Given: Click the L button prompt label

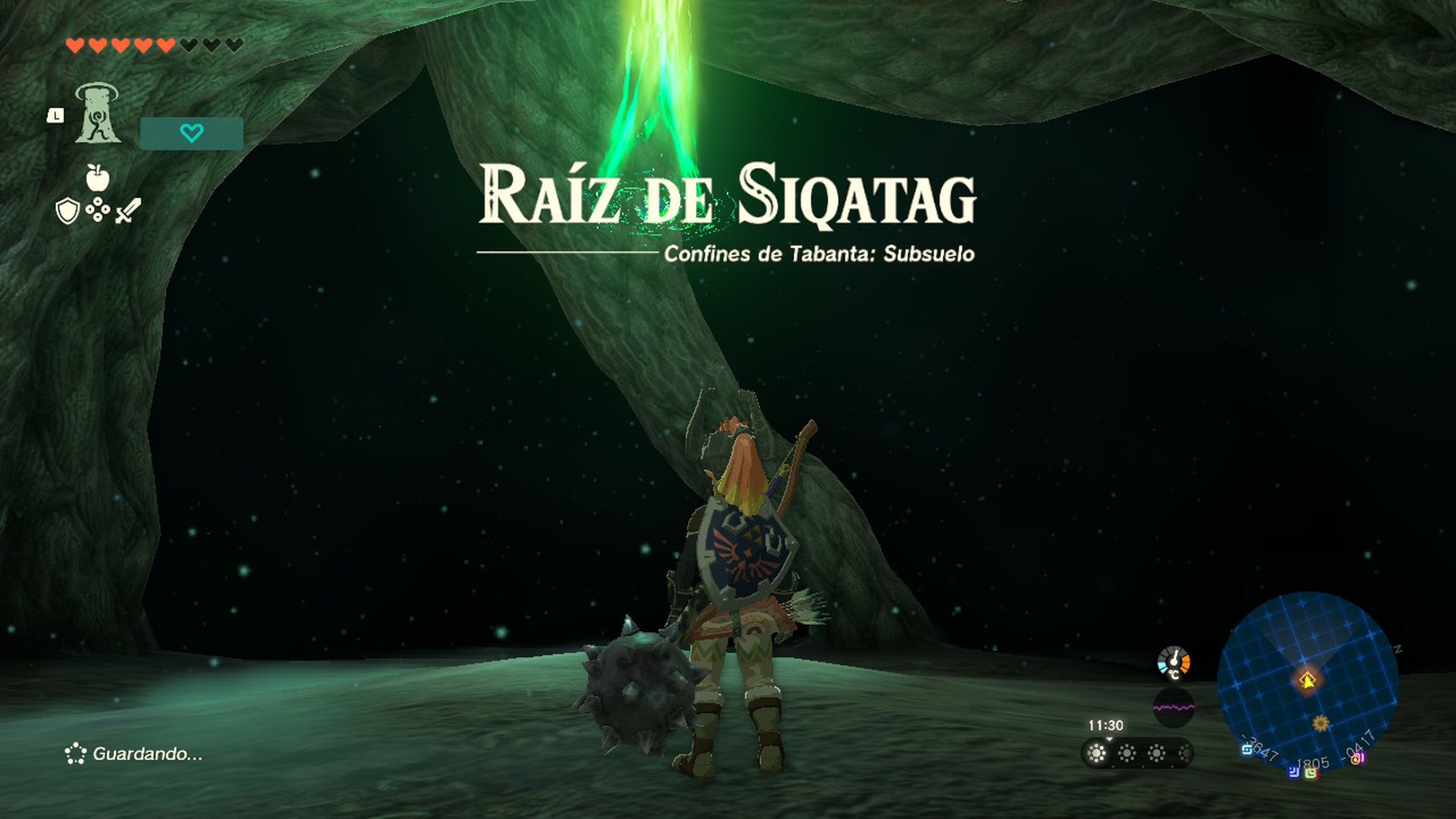Looking at the screenshot, I should (56, 116).
